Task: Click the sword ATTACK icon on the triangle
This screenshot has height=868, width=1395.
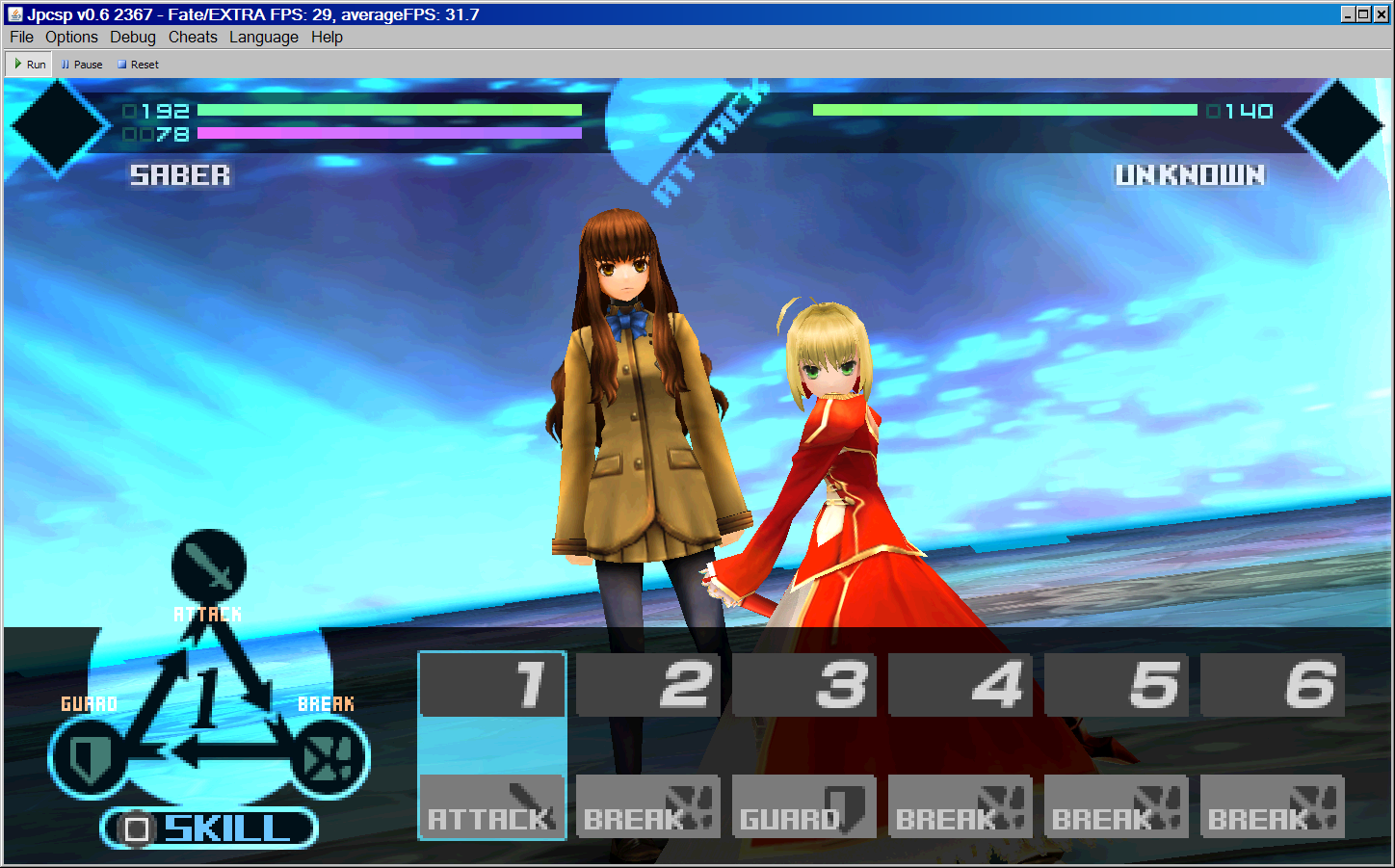Action: (x=209, y=566)
